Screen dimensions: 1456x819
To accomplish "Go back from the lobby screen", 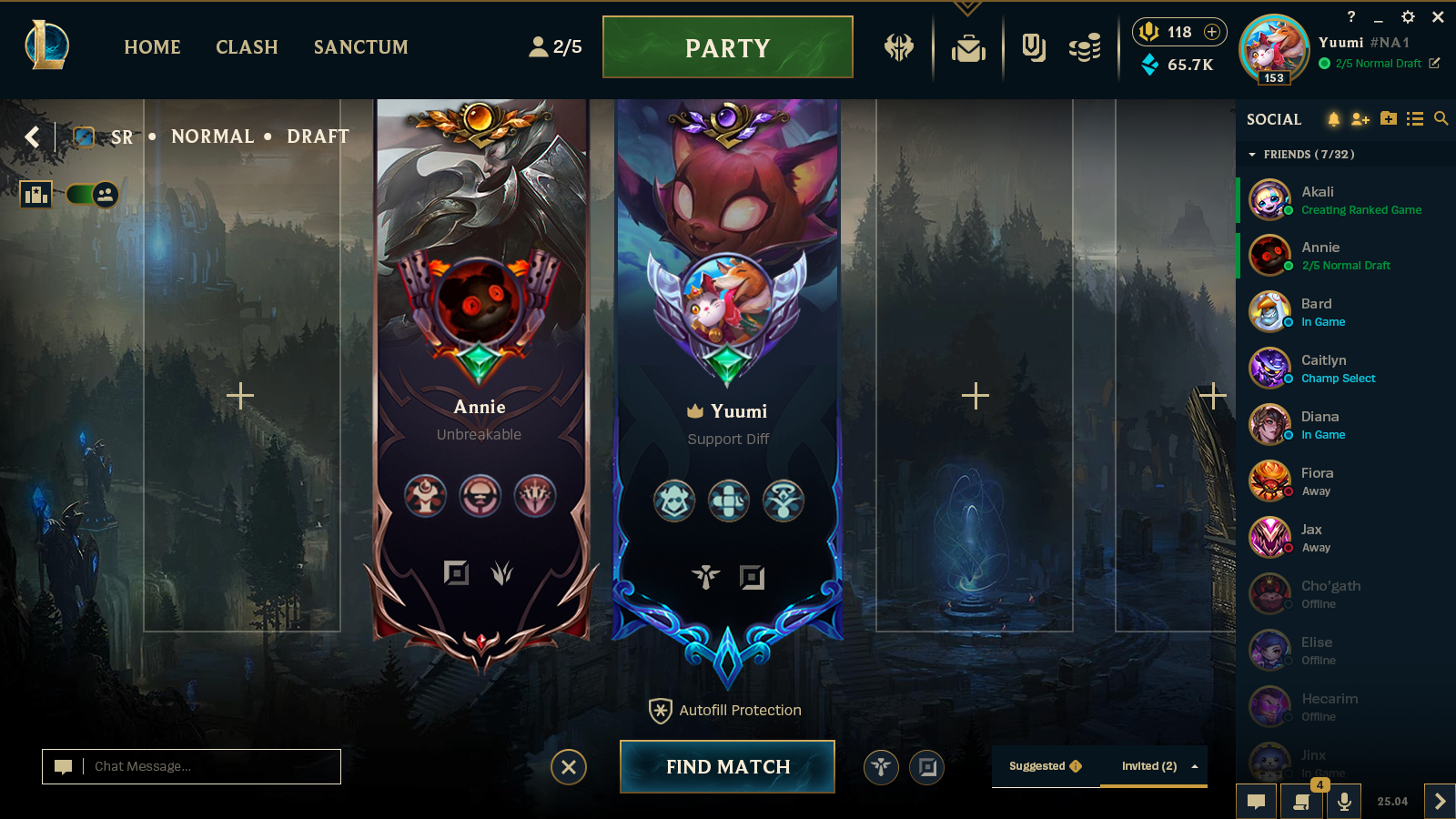I will click(33, 136).
